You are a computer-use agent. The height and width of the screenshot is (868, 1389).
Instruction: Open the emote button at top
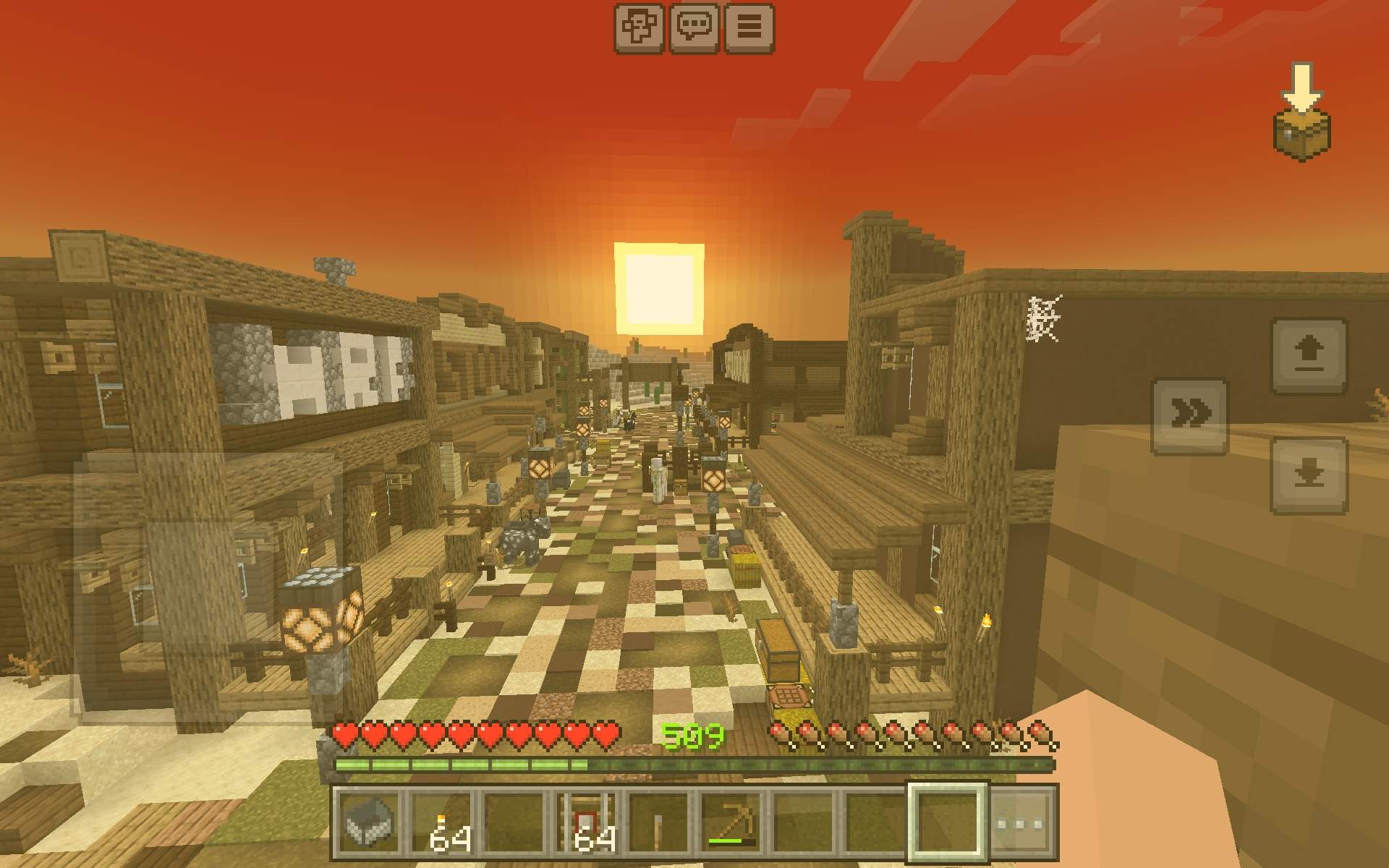(x=640, y=28)
